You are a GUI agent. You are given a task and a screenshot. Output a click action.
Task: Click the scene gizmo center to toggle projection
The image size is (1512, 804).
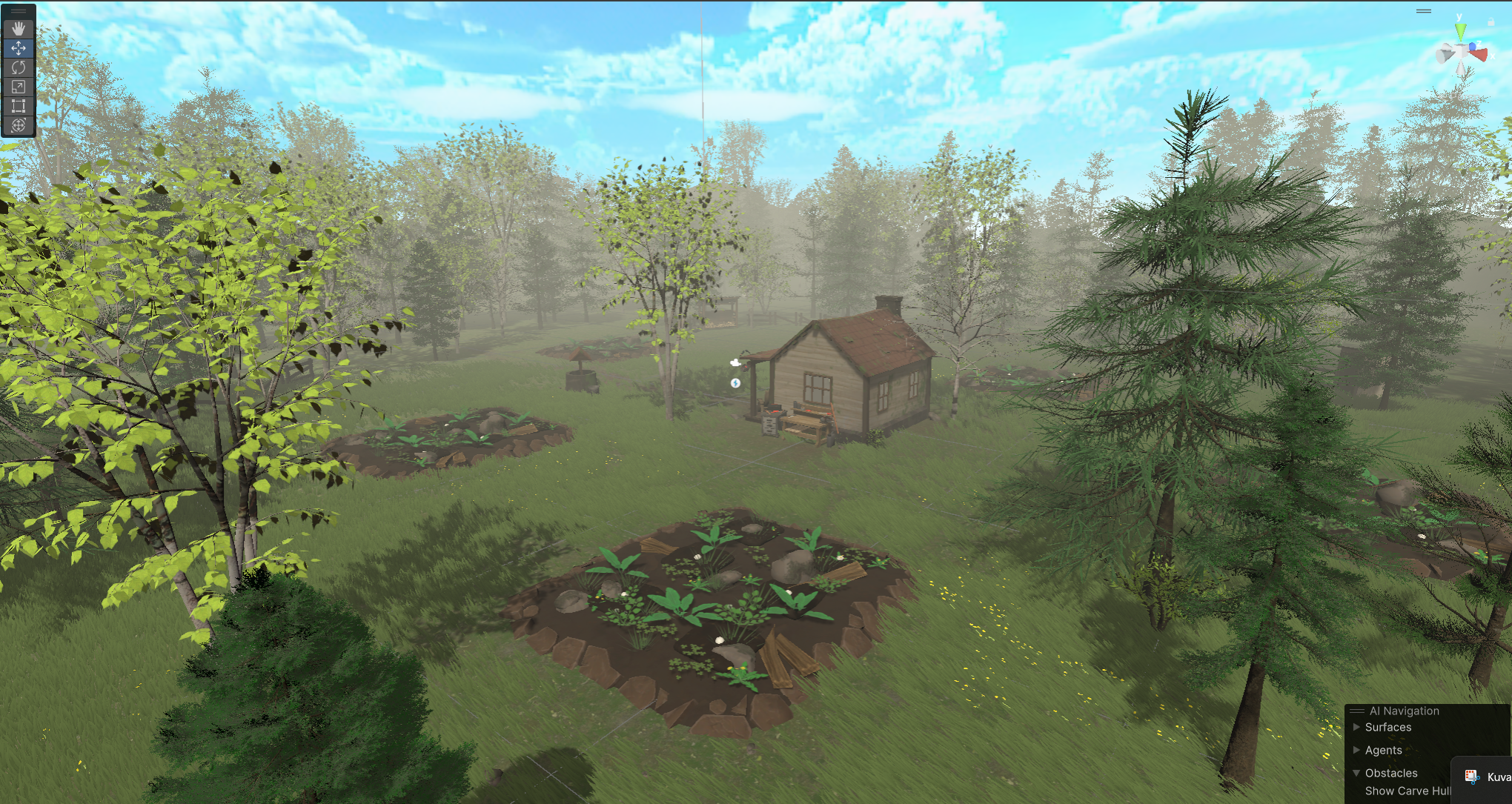(1461, 51)
